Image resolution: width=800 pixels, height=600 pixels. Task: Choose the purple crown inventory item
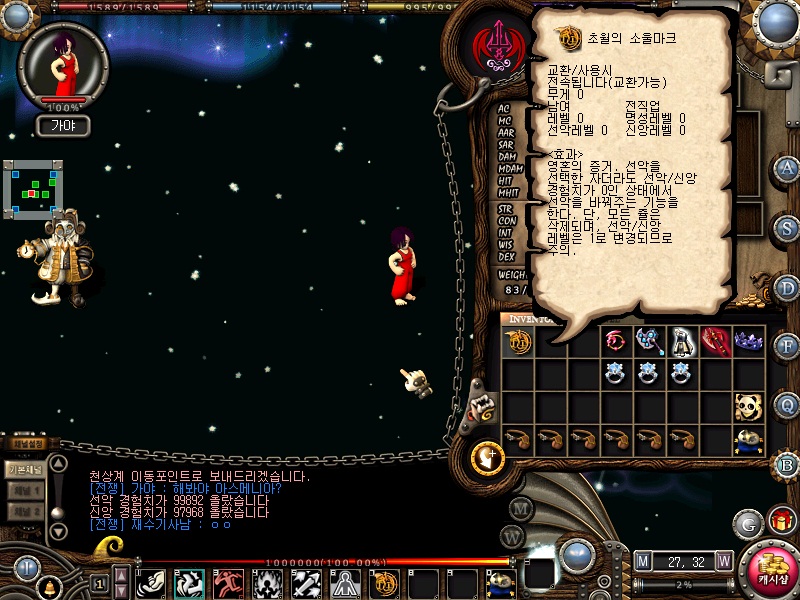747,342
